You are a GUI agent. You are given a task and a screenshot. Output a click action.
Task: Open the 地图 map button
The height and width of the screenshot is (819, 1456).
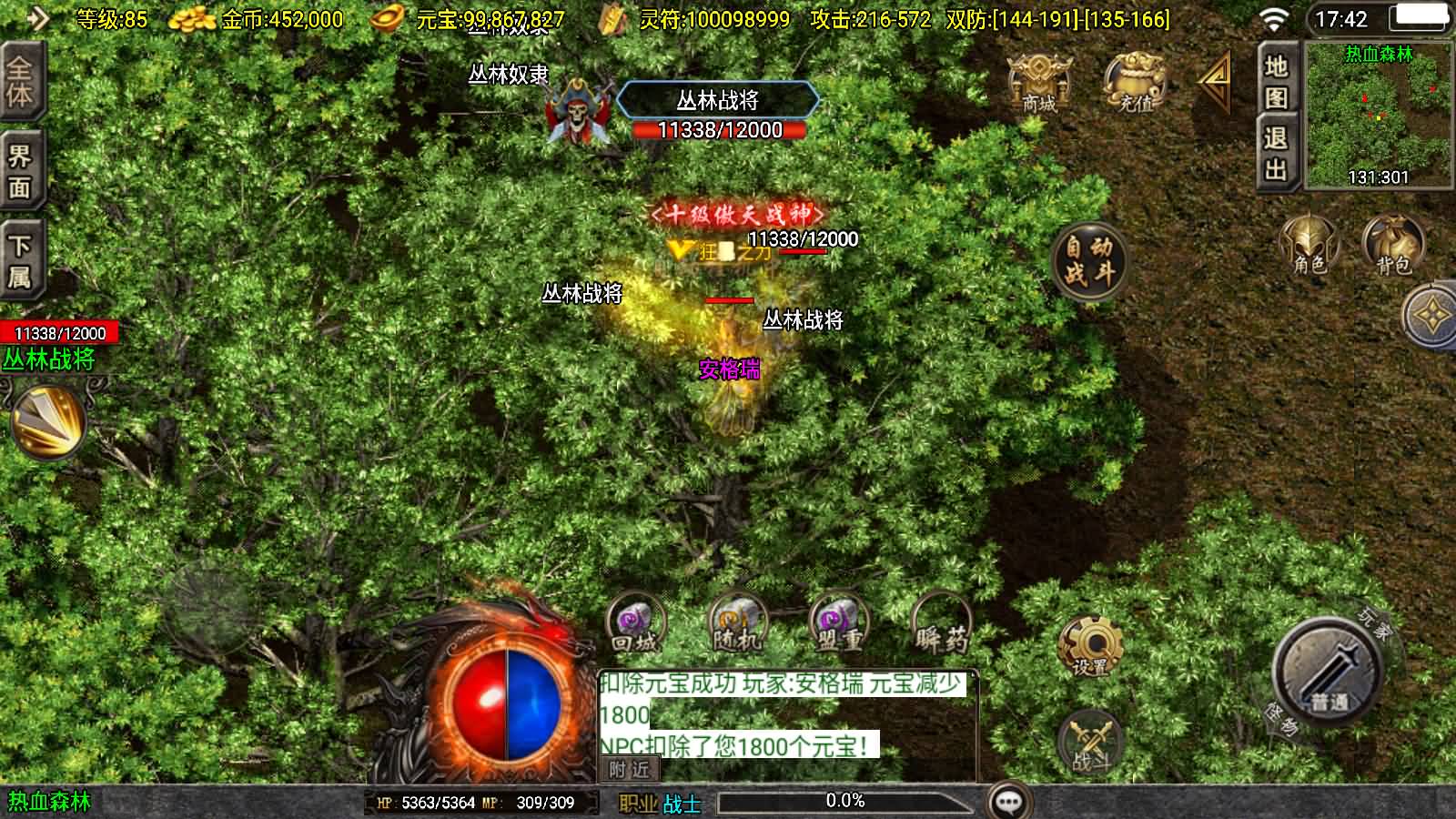click(1276, 80)
